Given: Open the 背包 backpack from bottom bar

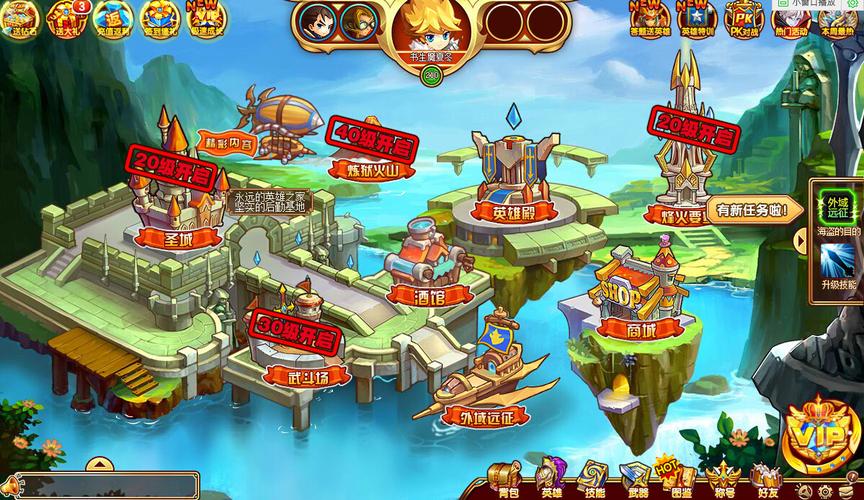Looking at the screenshot, I should [508, 479].
